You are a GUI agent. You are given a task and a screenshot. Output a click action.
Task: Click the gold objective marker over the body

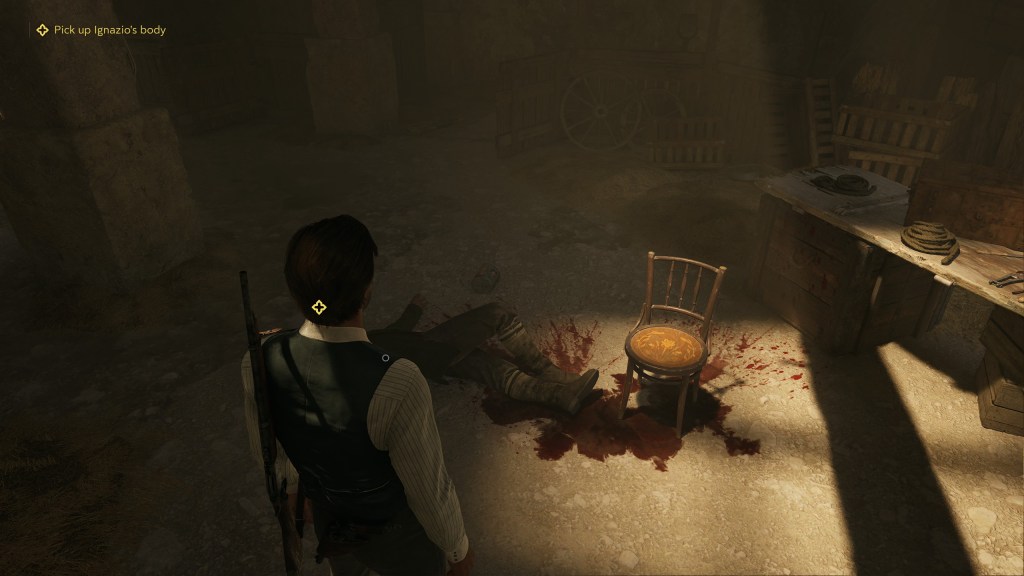click(x=319, y=307)
